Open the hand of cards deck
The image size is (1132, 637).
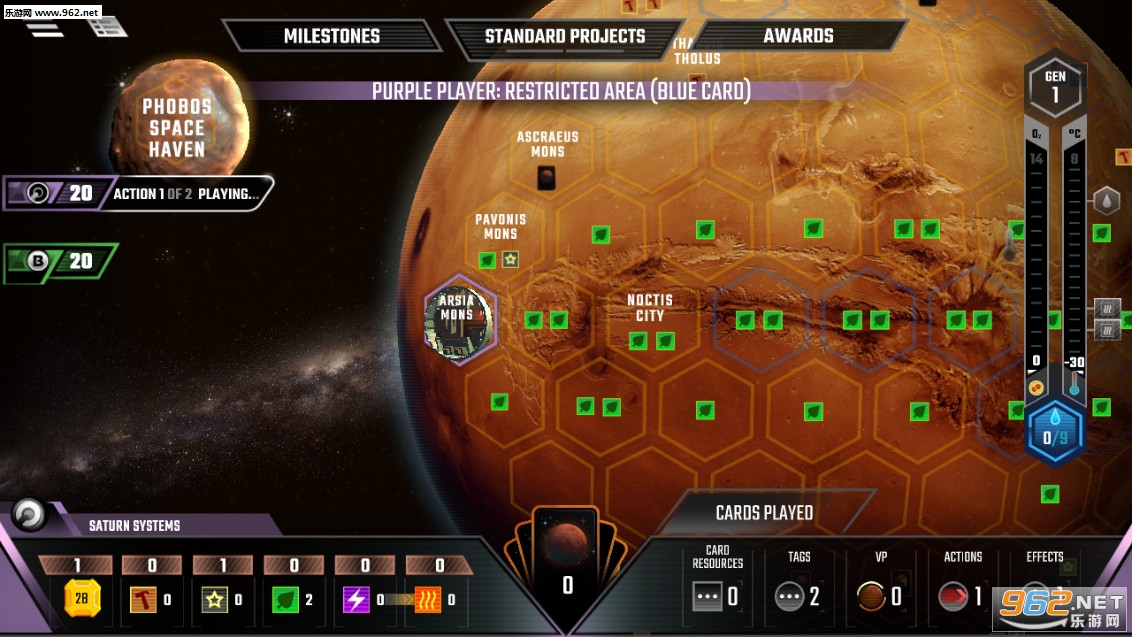point(566,564)
